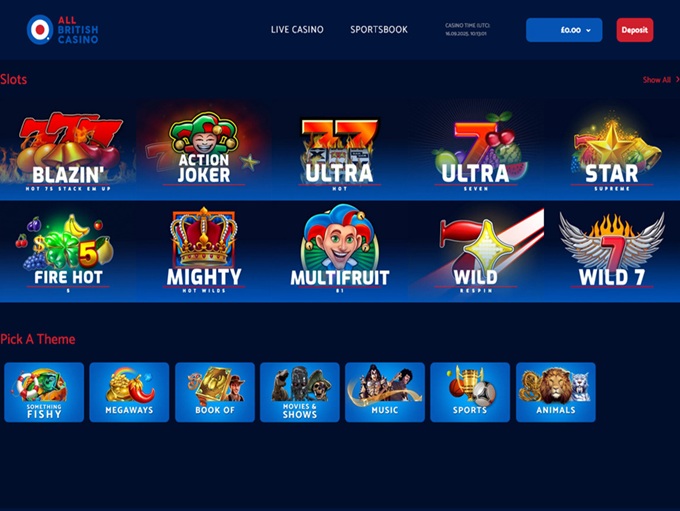Choose the Book Of theme

click(x=214, y=392)
